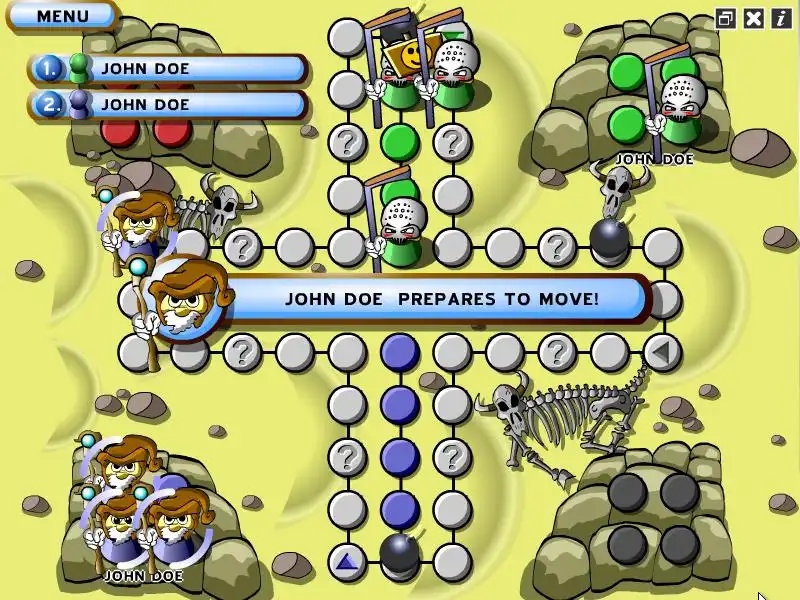
Task: Select player 2 row with blue pawn
Action: coord(167,104)
